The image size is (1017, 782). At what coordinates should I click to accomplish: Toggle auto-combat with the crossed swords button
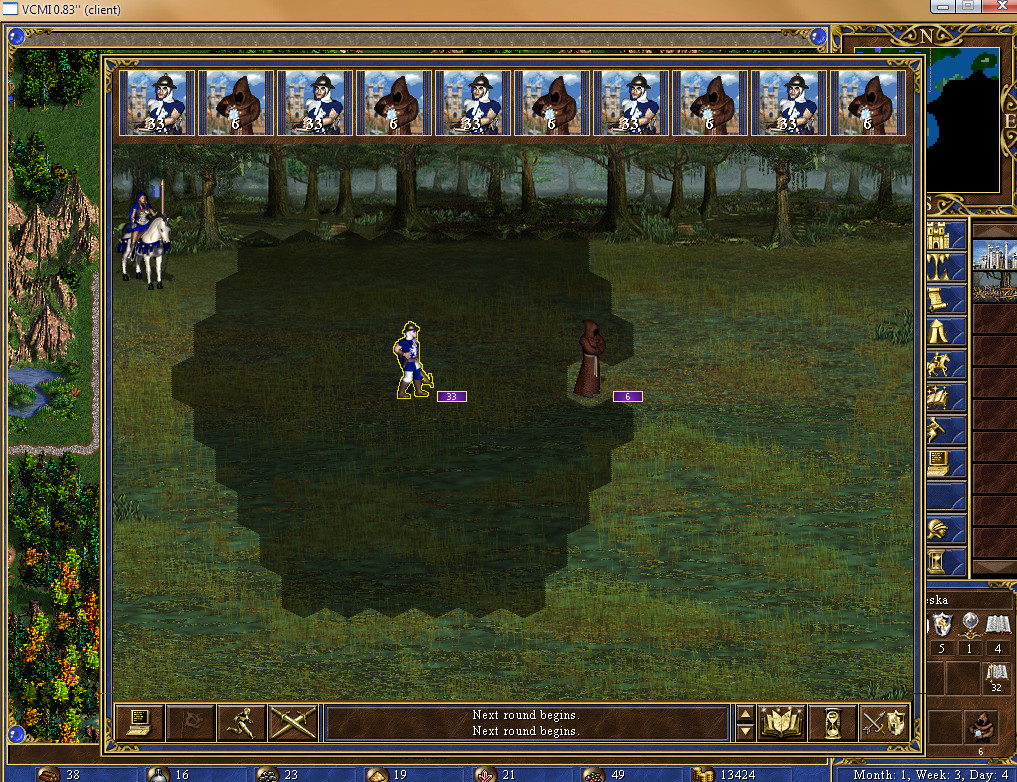pyautogui.click(x=292, y=723)
